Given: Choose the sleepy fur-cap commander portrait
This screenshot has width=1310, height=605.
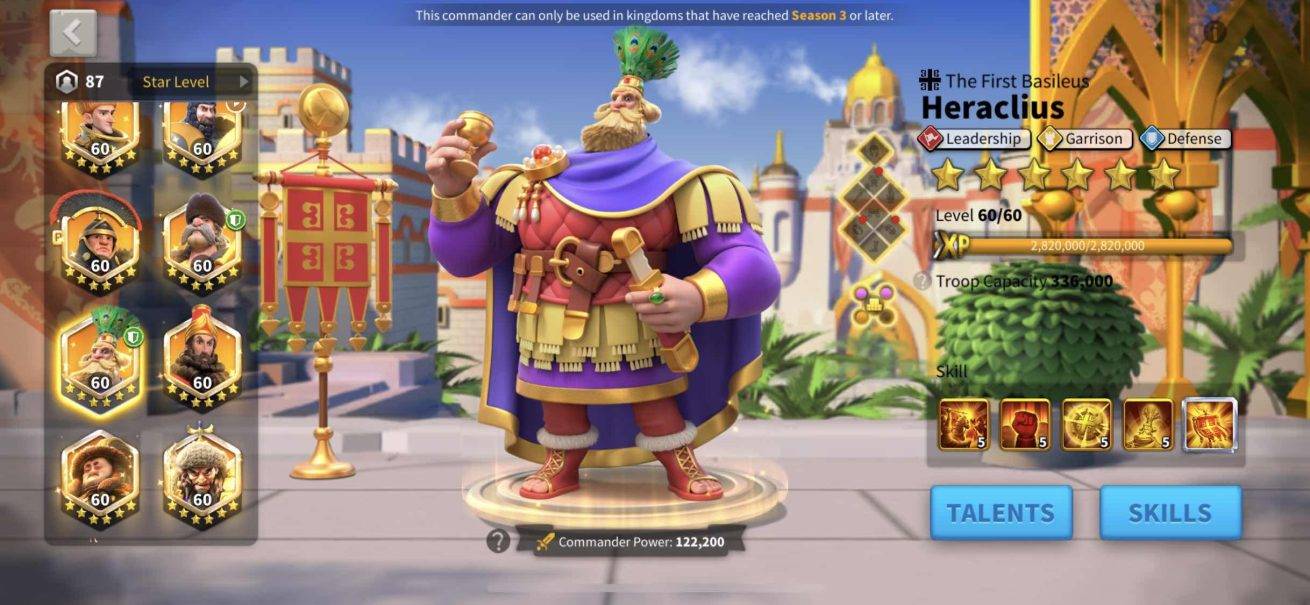Looking at the screenshot, I should pos(100,480).
